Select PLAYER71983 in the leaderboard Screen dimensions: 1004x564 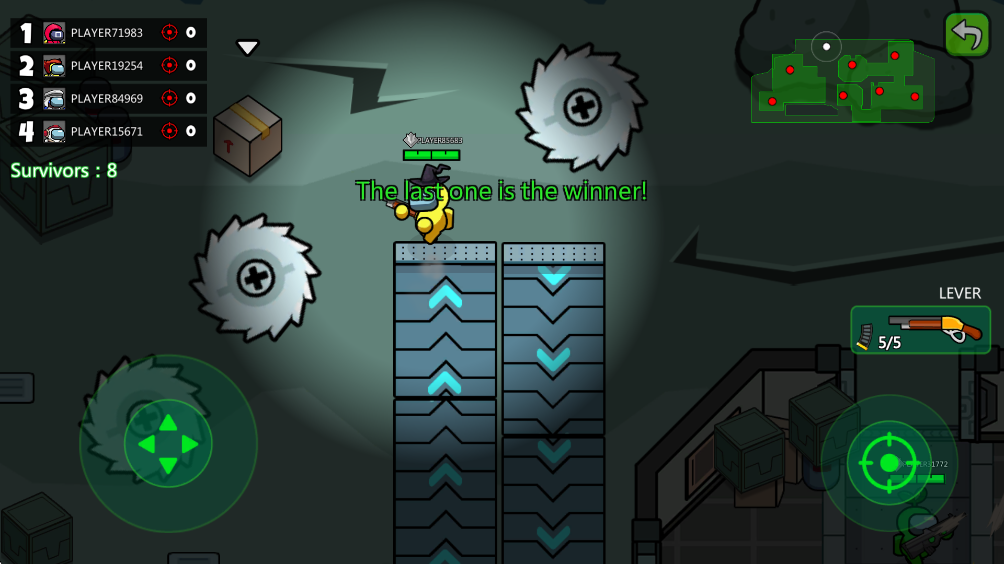pos(108,33)
